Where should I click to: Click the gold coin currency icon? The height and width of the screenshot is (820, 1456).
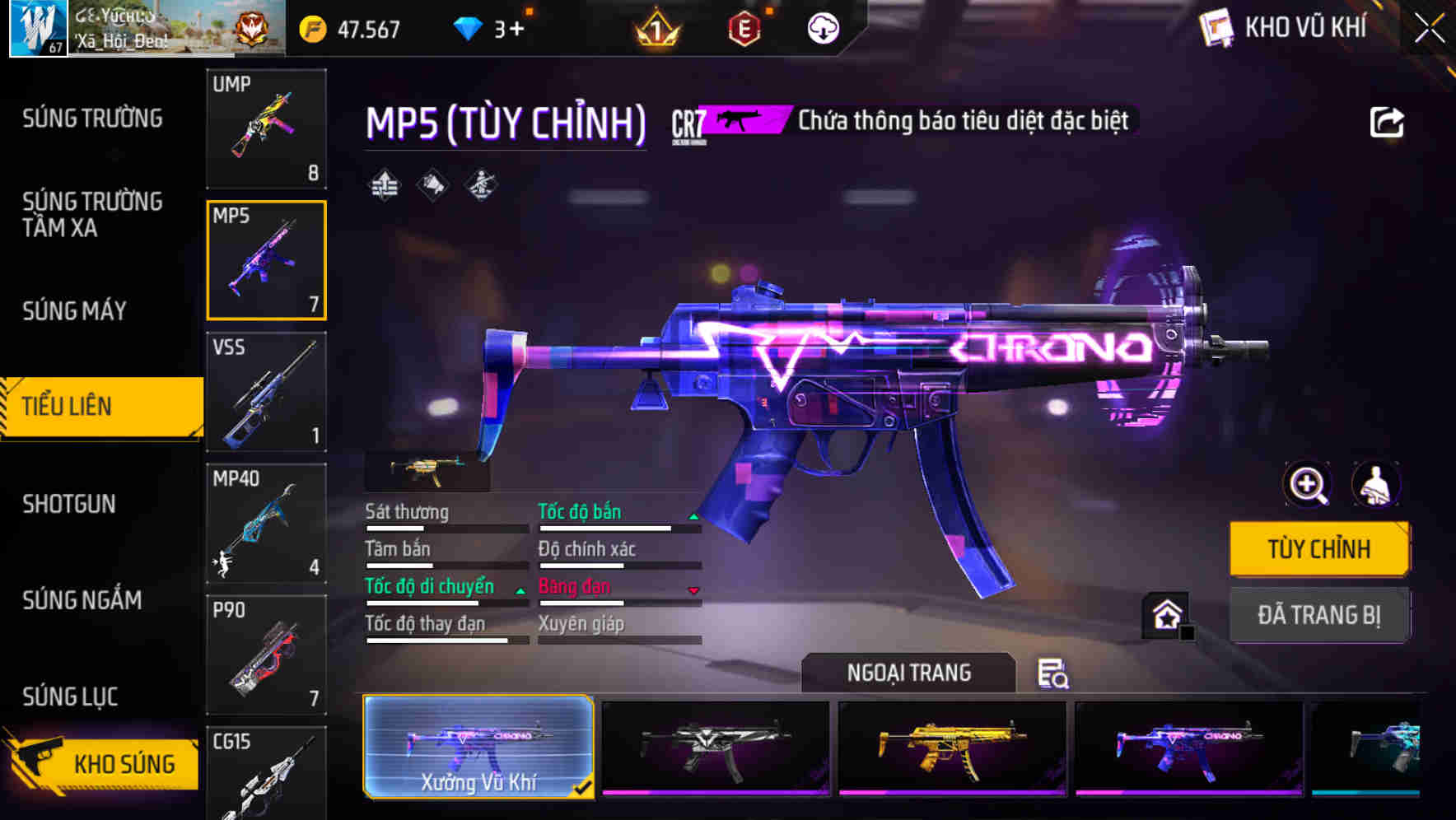313,30
